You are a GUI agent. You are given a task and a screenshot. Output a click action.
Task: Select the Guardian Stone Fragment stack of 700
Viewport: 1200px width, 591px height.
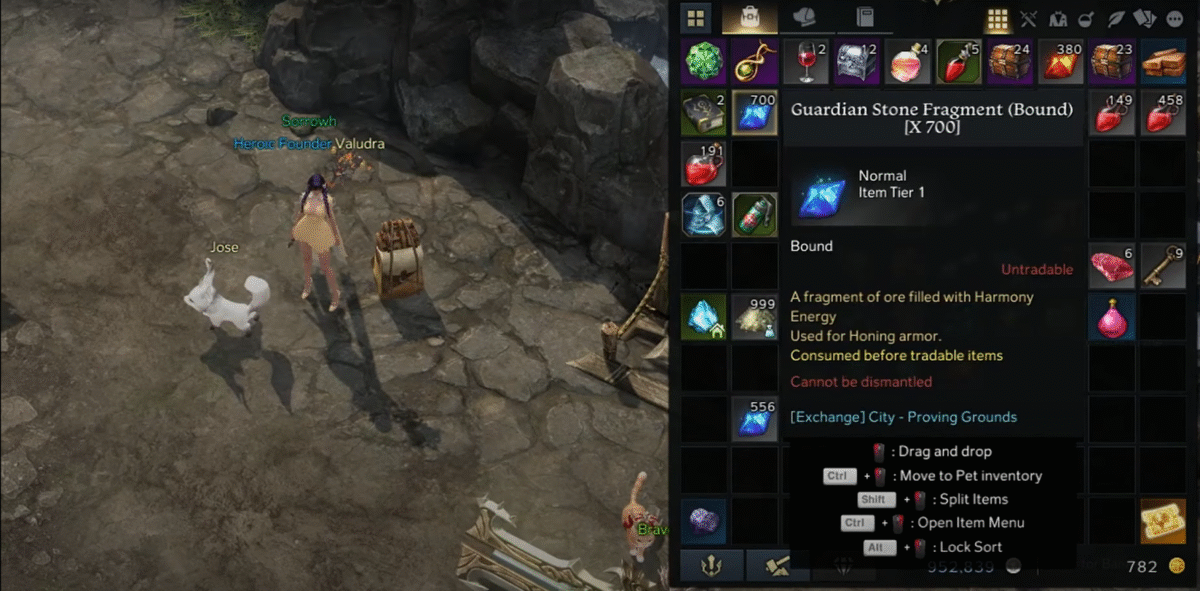point(755,112)
